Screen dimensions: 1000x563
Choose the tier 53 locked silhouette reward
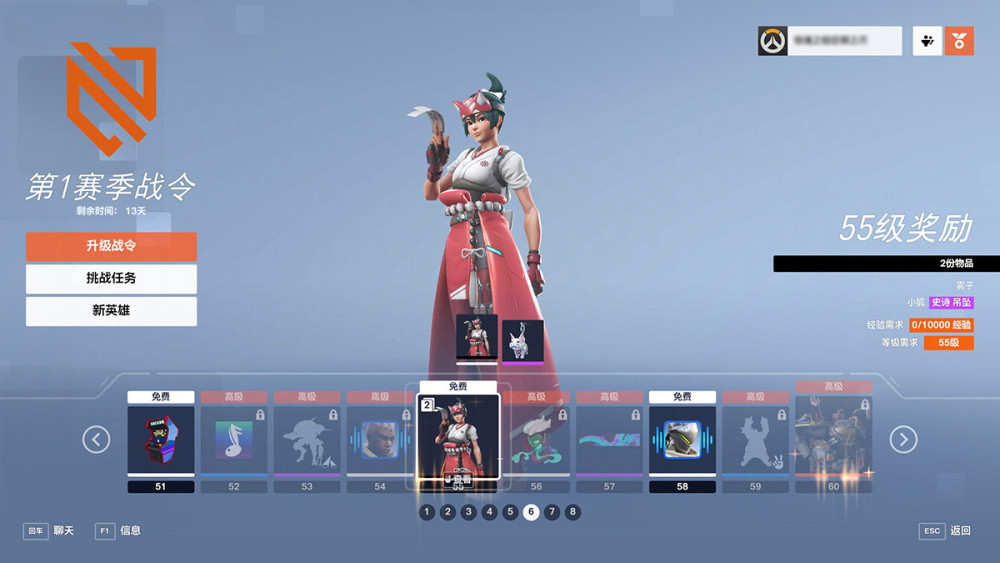(x=307, y=440)
